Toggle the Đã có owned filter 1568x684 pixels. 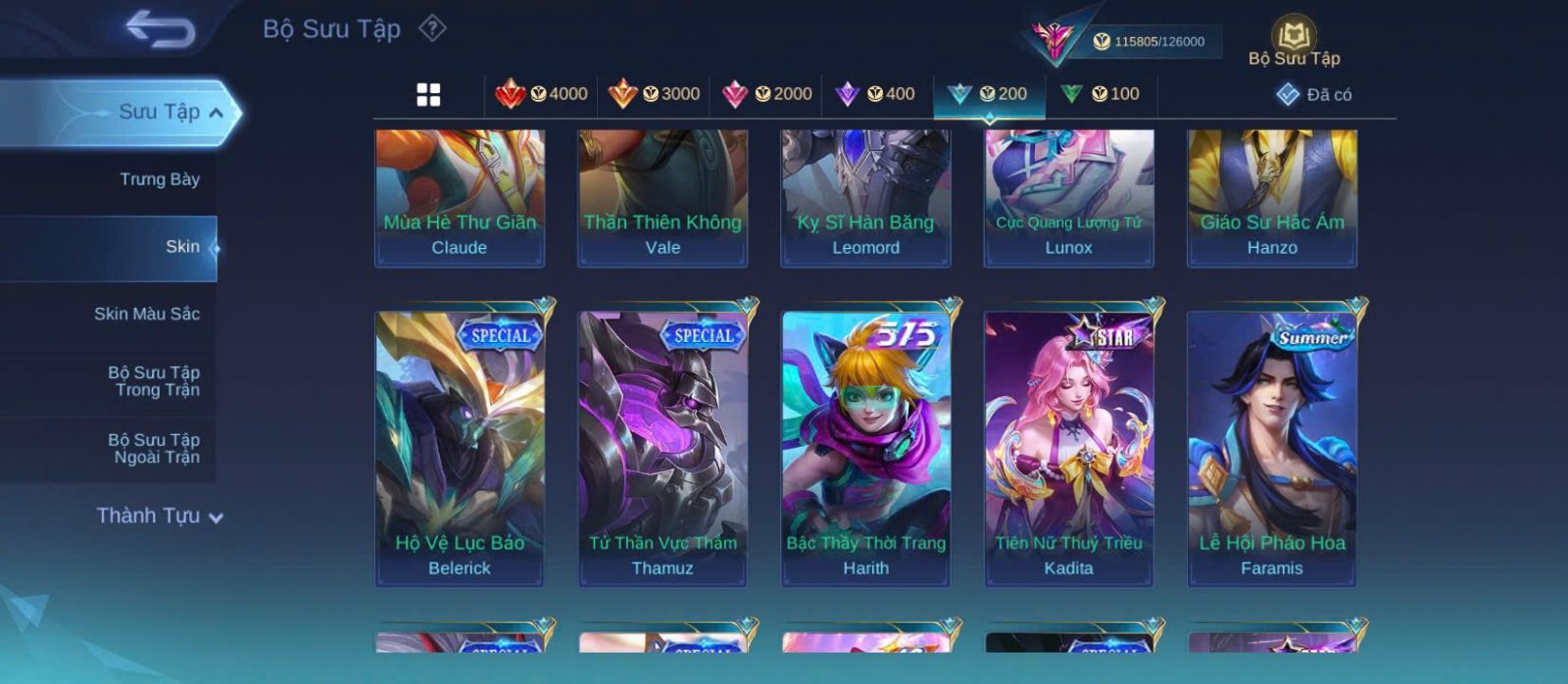pos(1314,95)
